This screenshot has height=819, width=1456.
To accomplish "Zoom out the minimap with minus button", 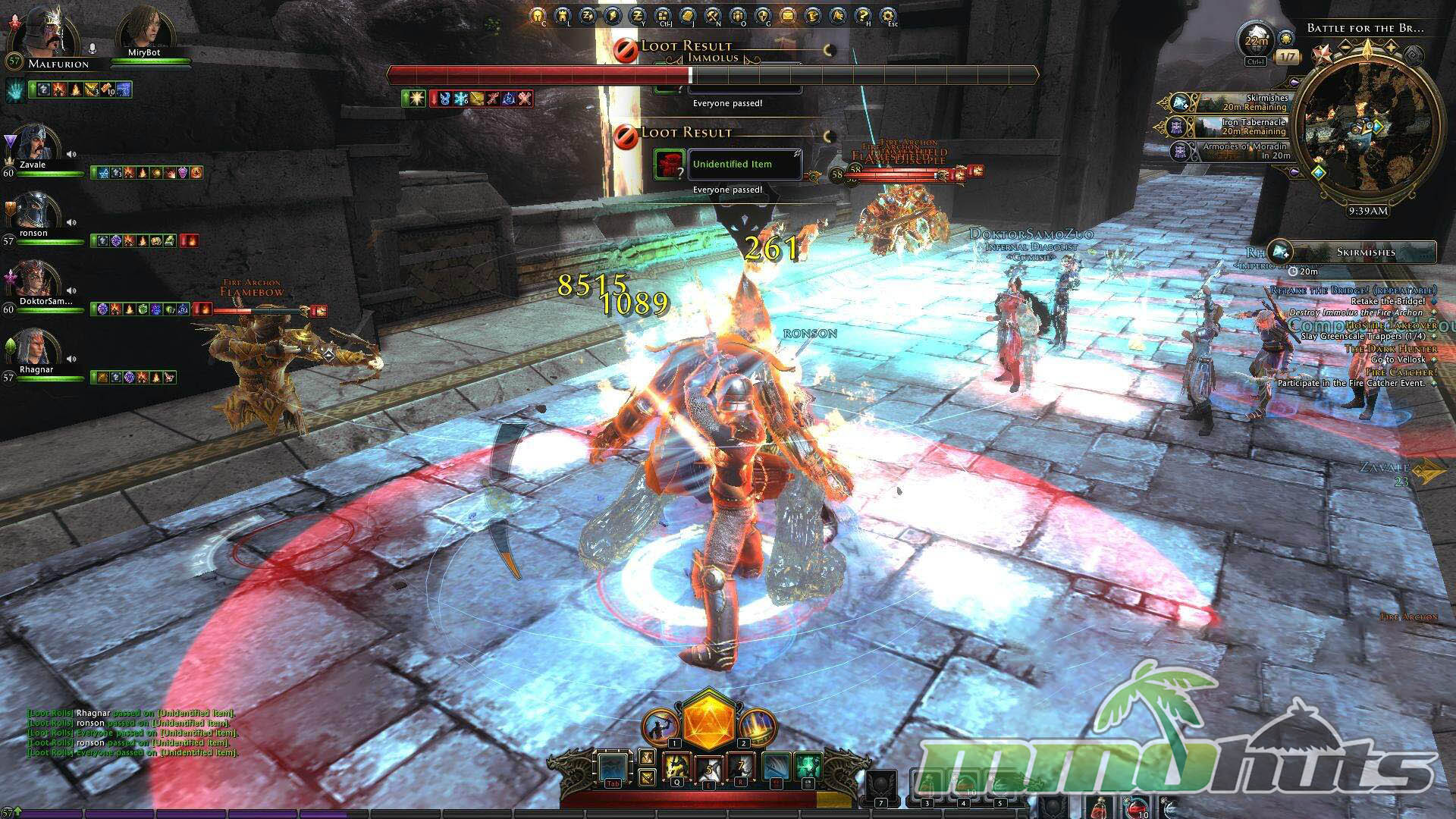I will [1347, 47].
